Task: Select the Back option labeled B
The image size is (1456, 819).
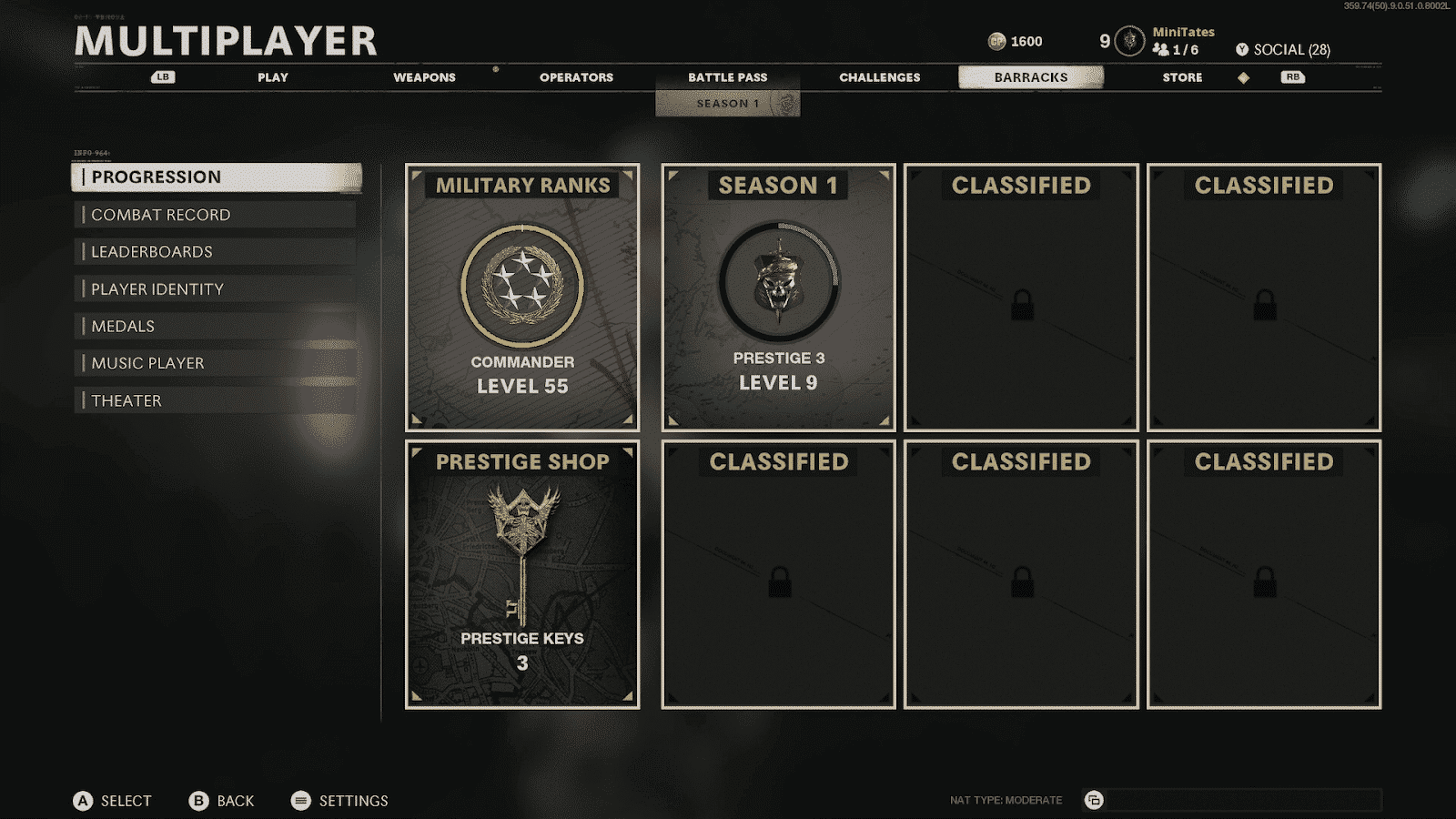Action: click(221, 801)
